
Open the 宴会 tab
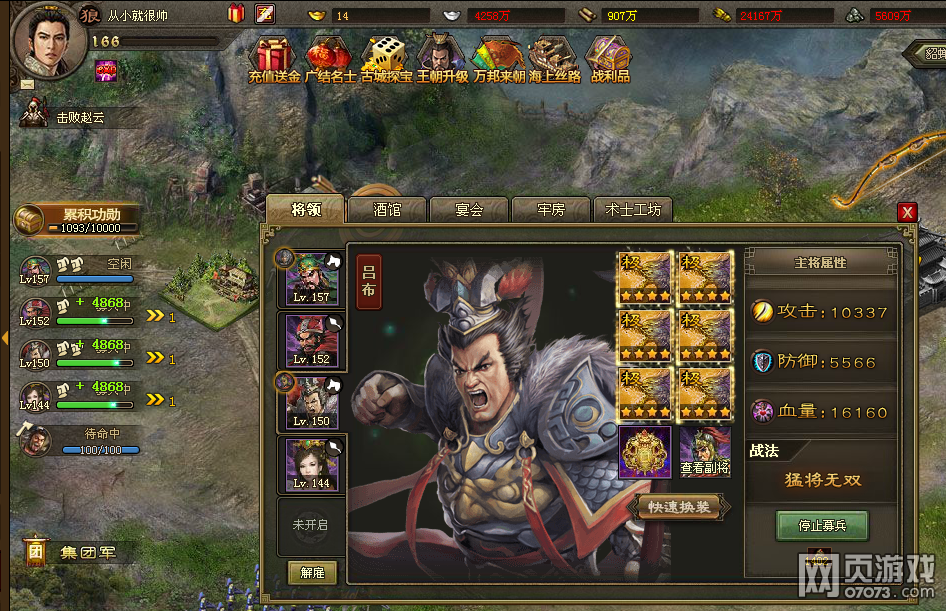point(469,210)
